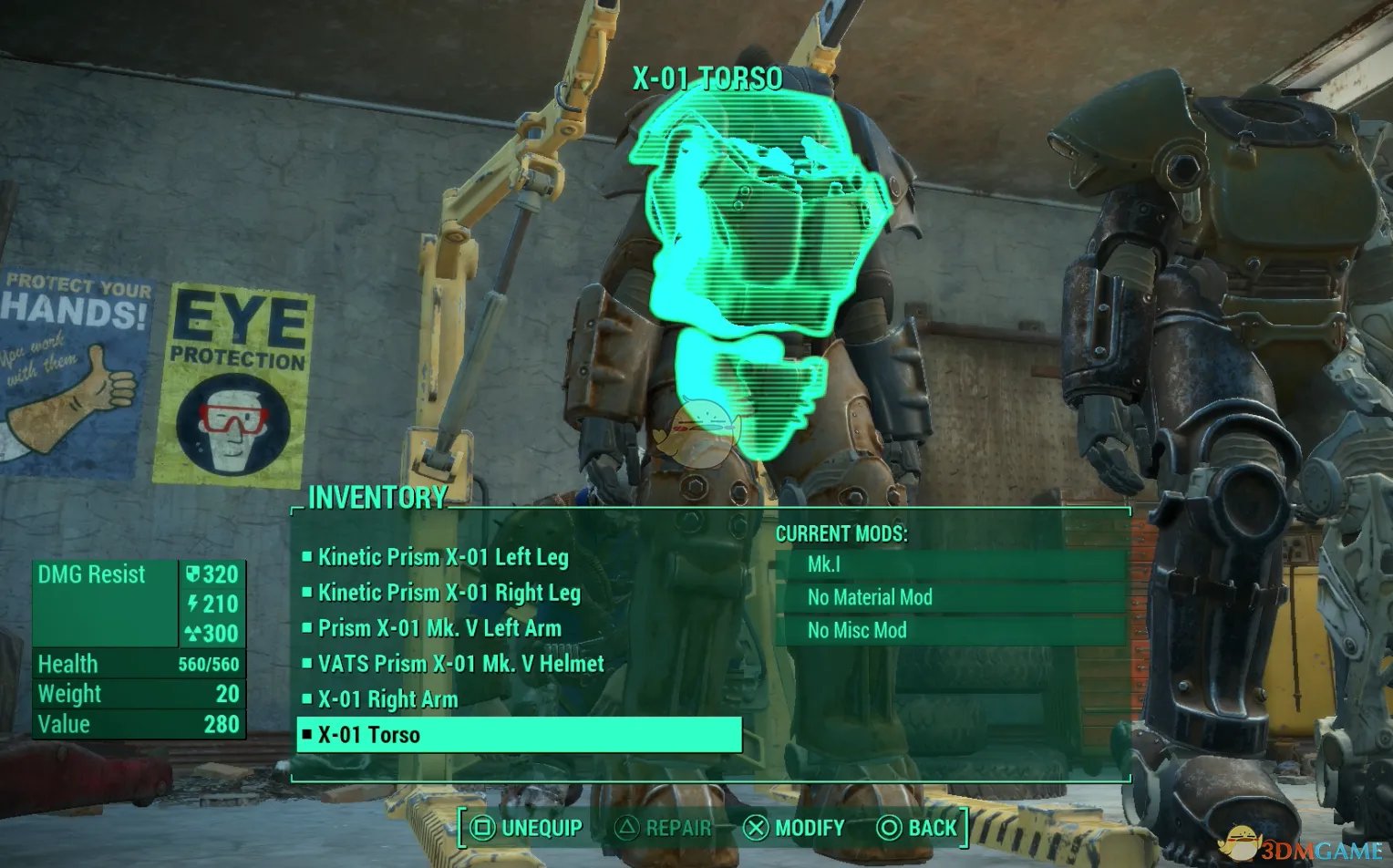Modify the X-01 Torso
Image resolution: width=1393 pixels, height=868 pixels.
pos(794,828)
